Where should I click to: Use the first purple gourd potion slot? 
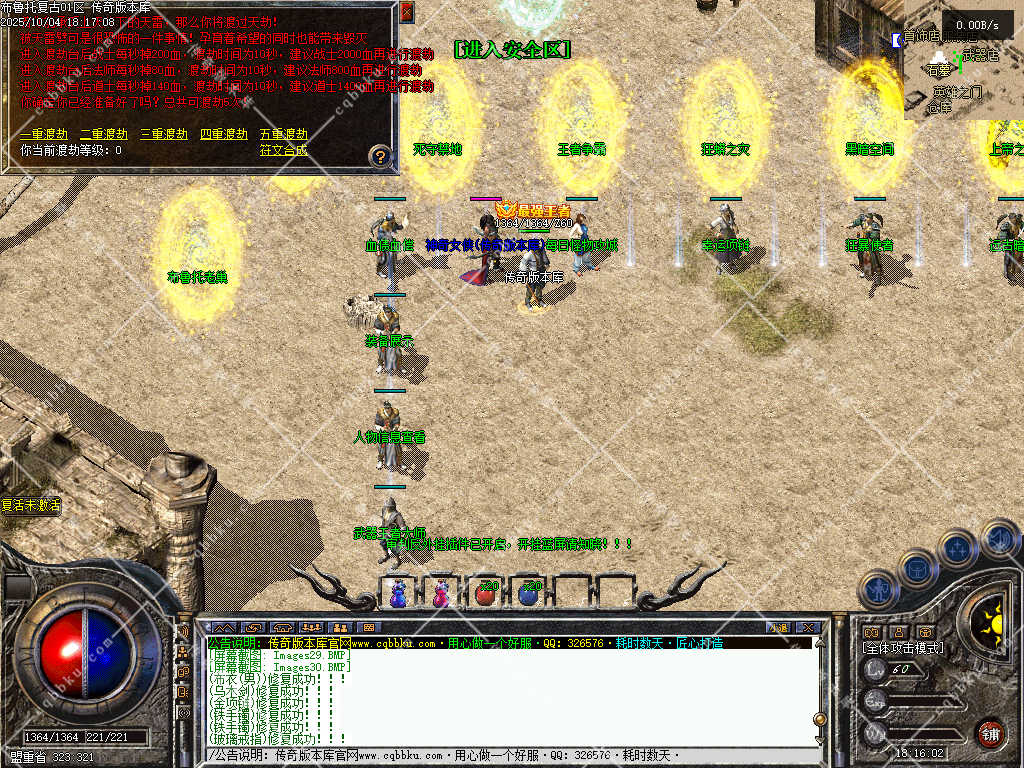(399, 593)
